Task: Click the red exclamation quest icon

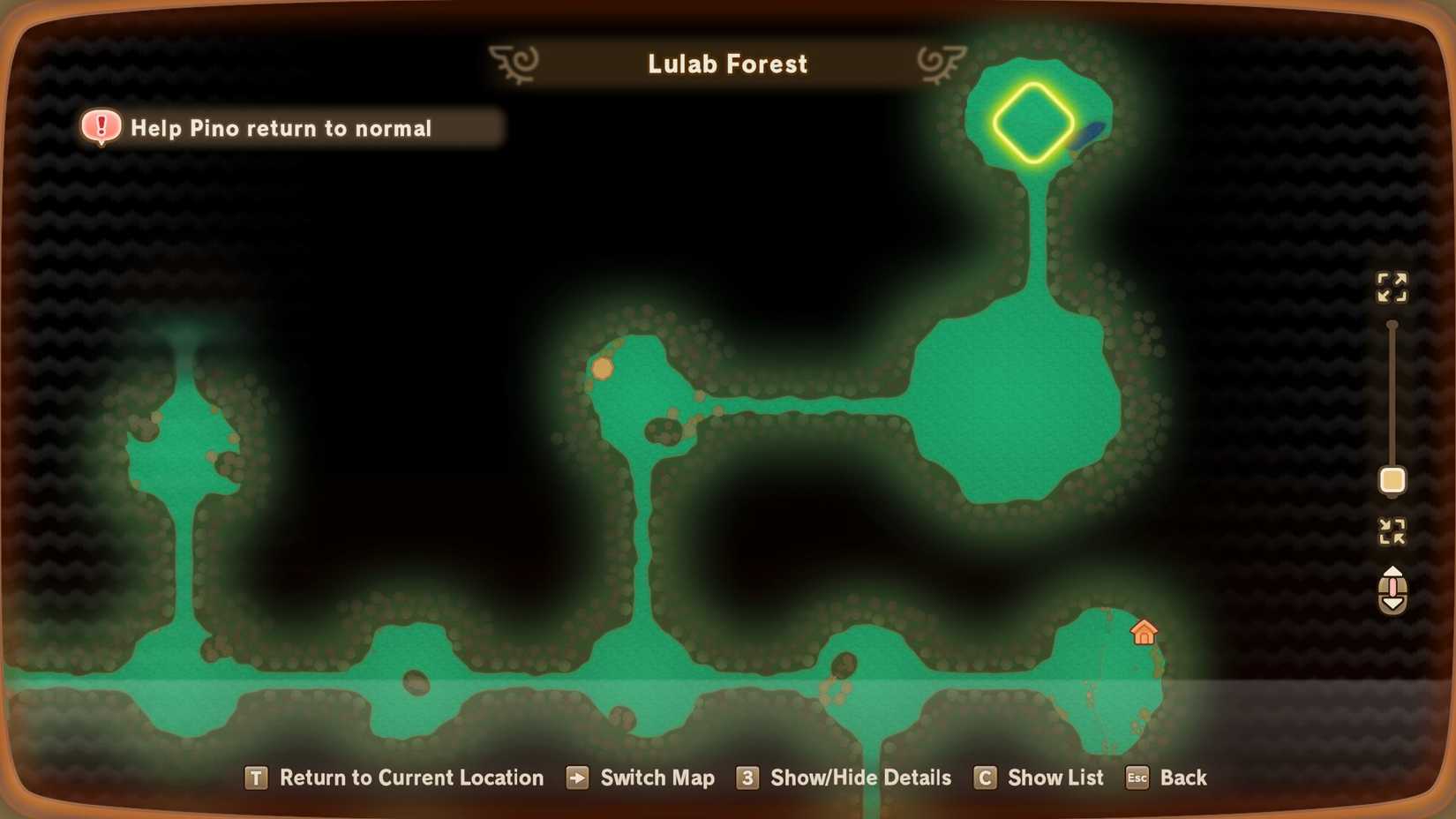Action: tap(101, 127)
